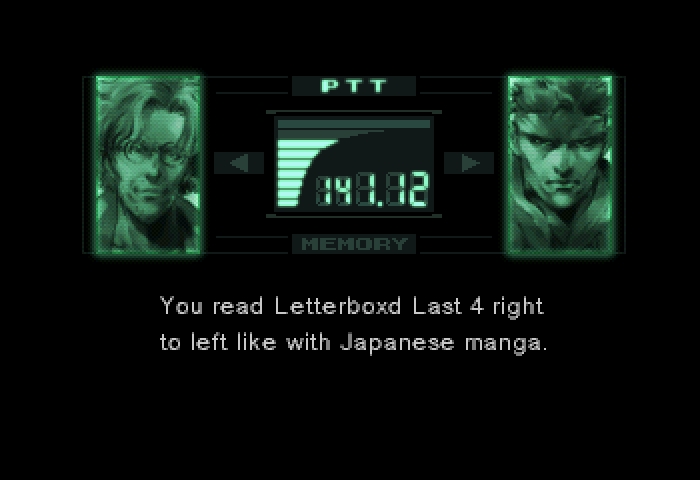Tune frequency up with right arrow

click(x=468, y=163)
